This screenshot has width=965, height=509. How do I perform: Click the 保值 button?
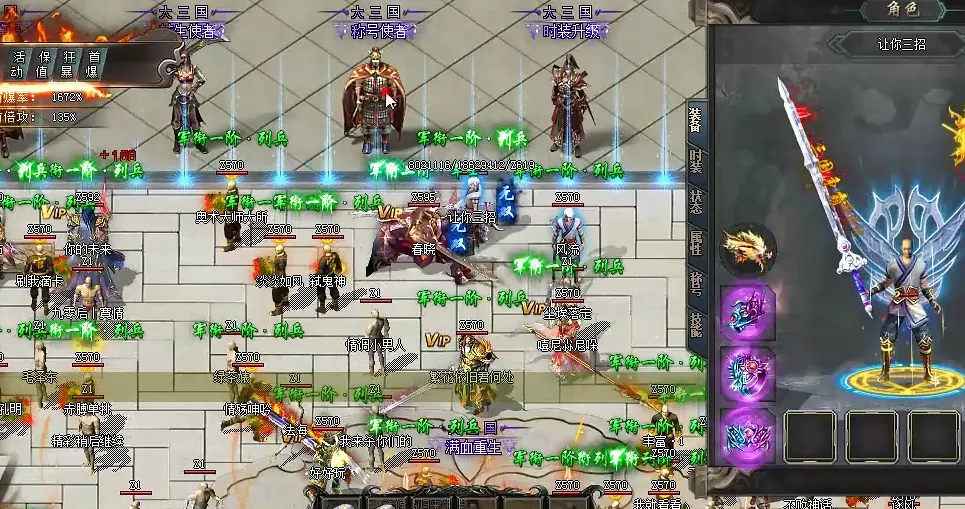(x=45, y=64)
